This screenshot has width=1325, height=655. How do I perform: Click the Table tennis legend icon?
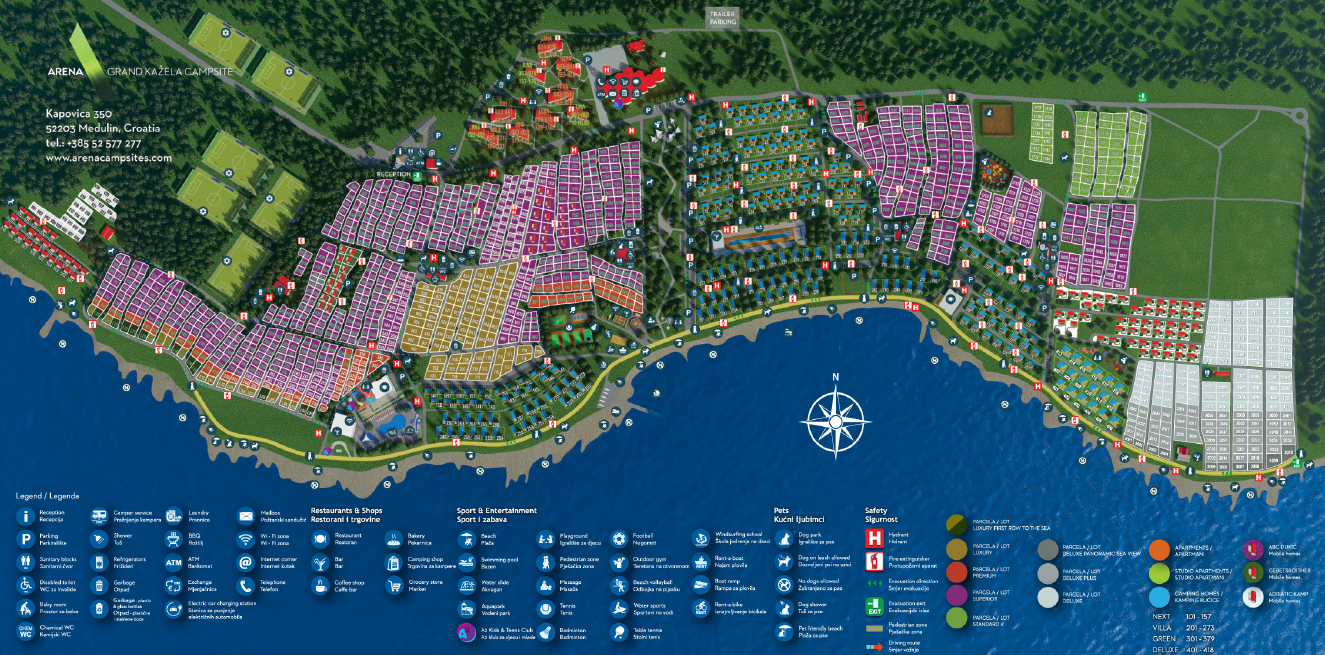coord(618,630)
